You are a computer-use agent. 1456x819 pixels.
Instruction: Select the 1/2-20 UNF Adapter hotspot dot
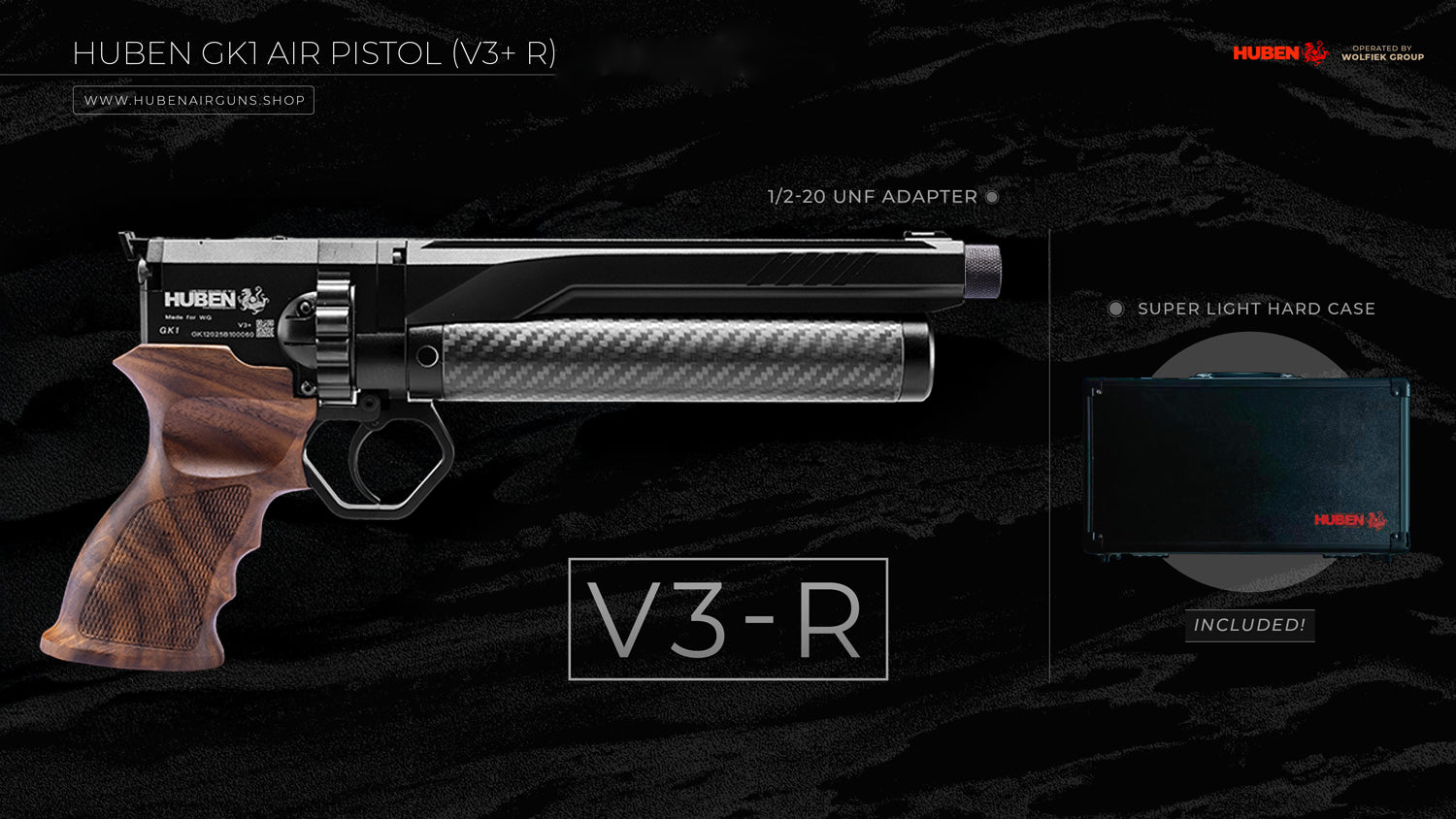point(992,197)
